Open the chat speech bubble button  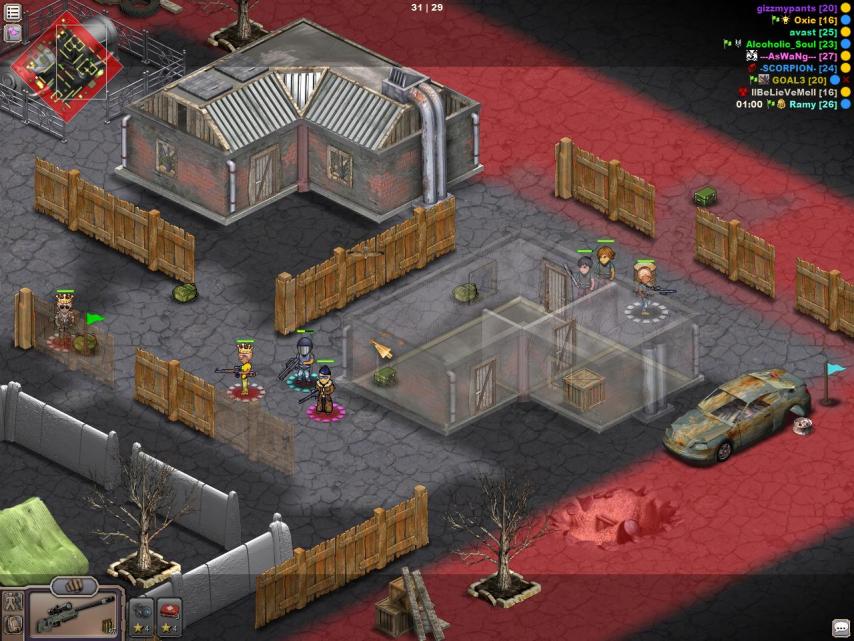pos(840,627)
